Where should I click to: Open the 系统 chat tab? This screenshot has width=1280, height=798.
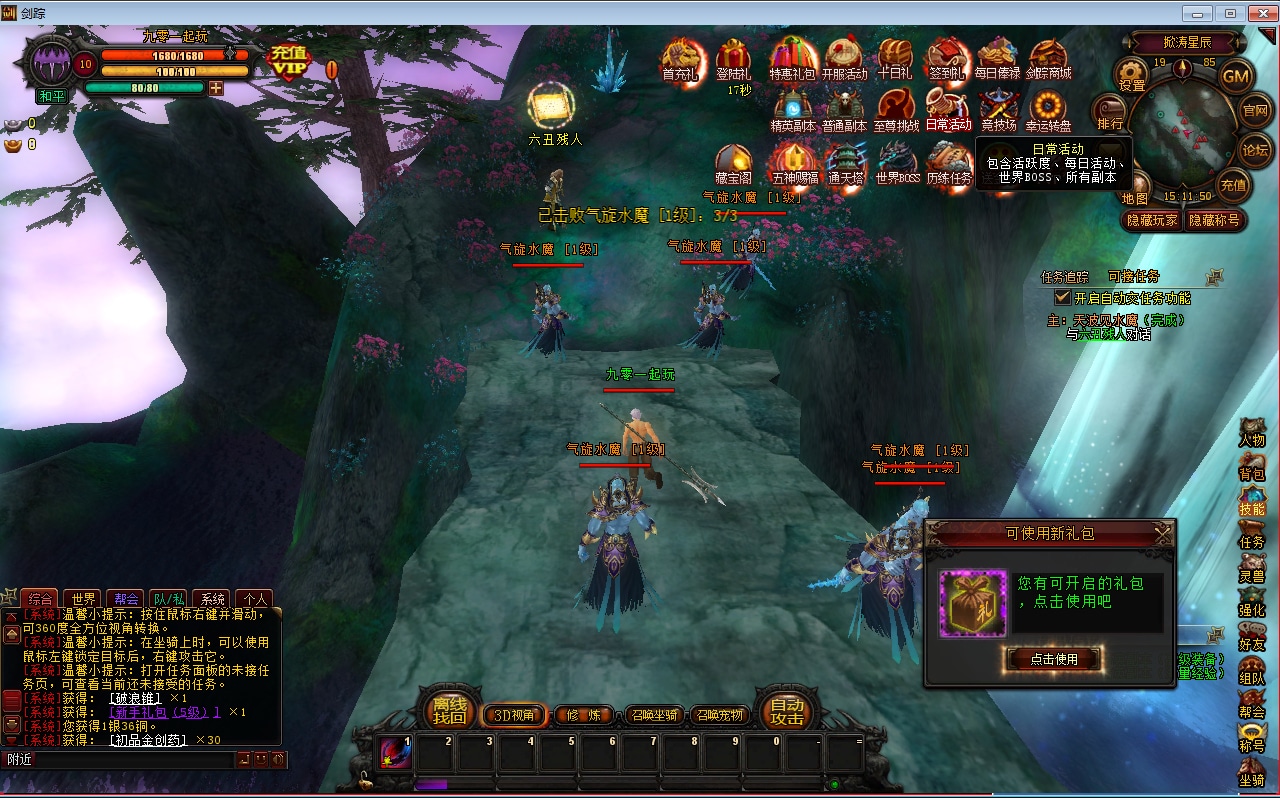[x=210, y=599]
